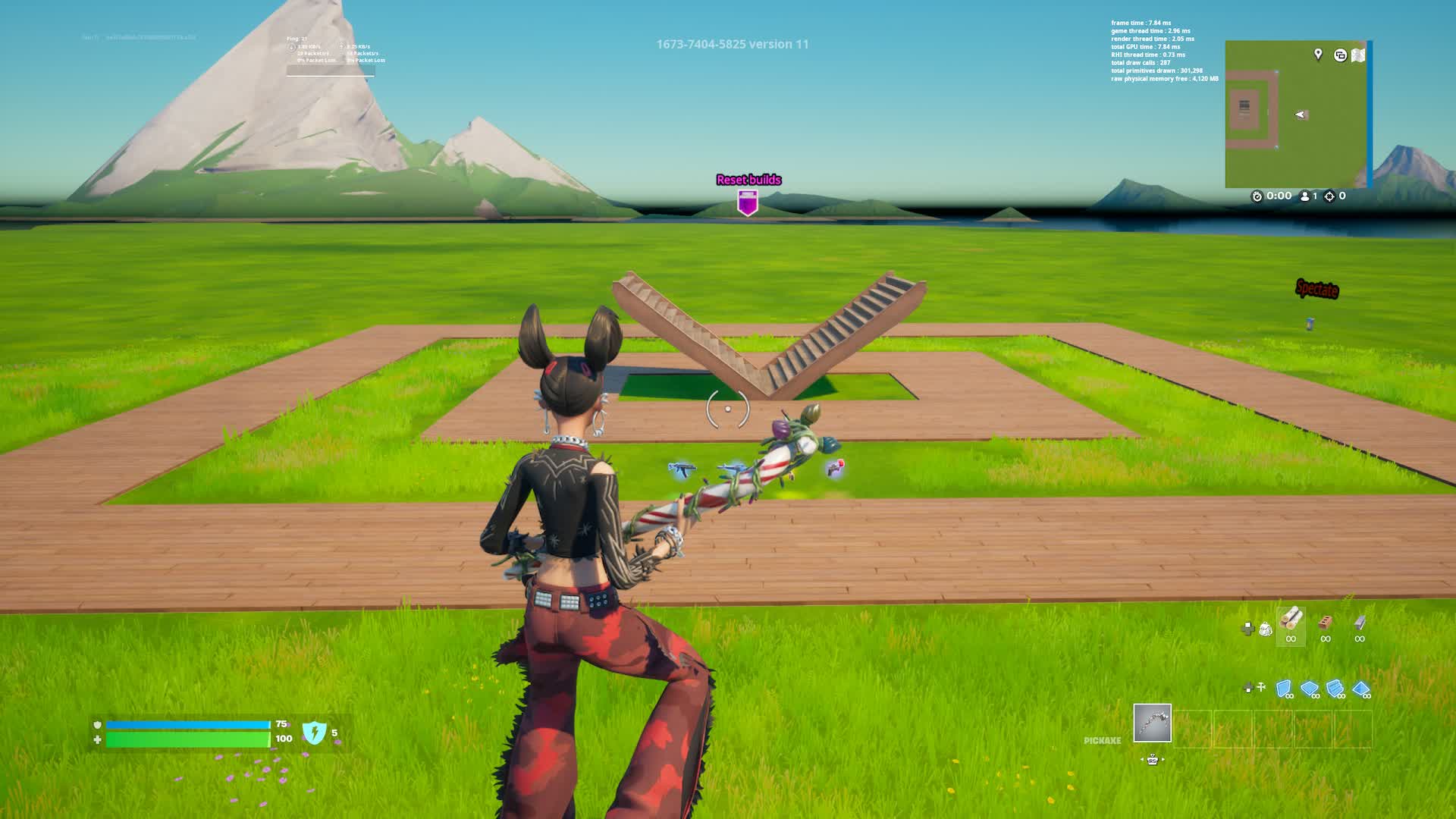Open the backpack inventory icon
This screenshot has height=819, width=1456.
point(1265,629)
